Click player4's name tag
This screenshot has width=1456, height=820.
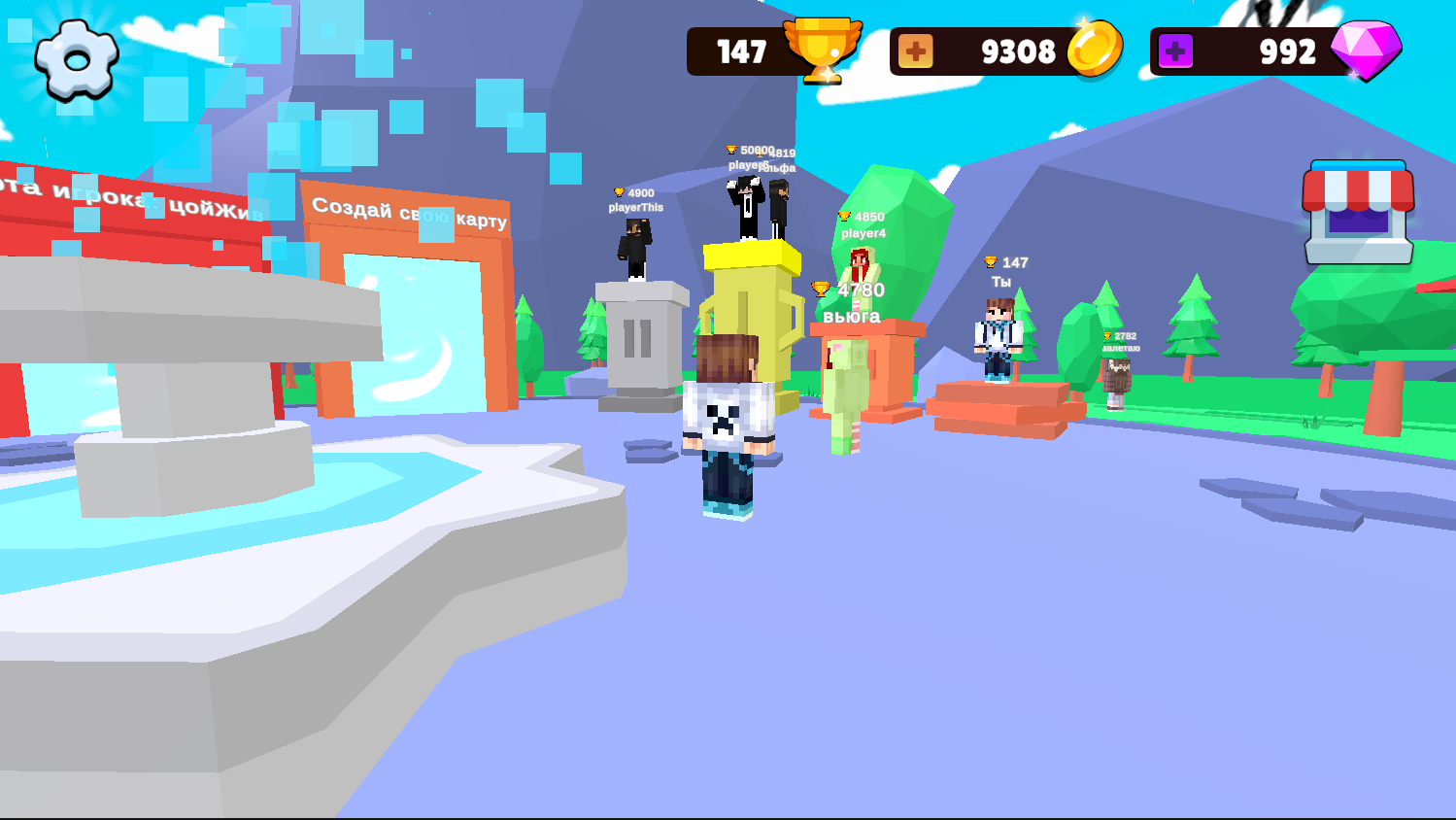pos(863,231)
